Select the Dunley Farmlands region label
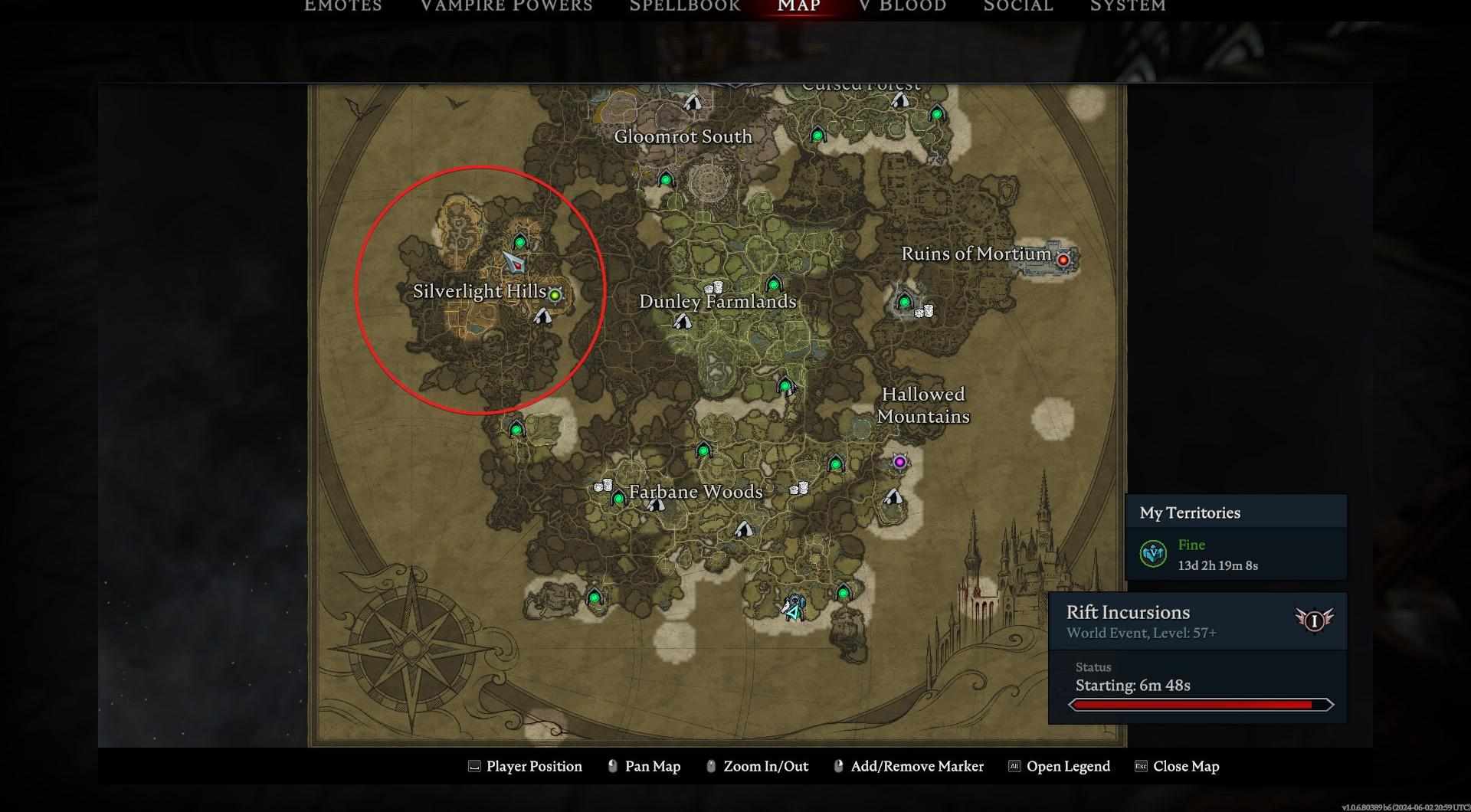Viewport: 1471px width, 812px height. click(x=718, y=302)
